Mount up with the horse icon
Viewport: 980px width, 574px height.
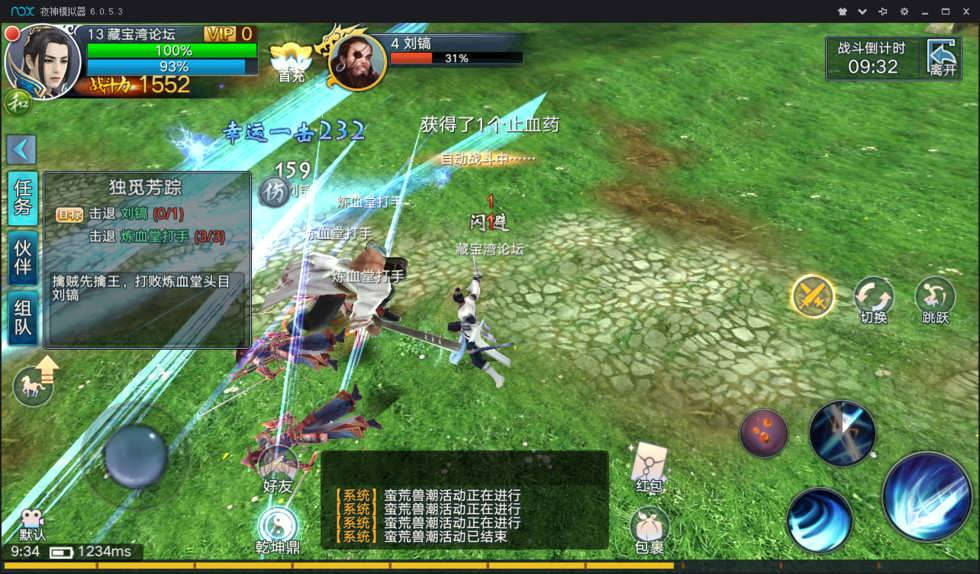pos(35,385)
